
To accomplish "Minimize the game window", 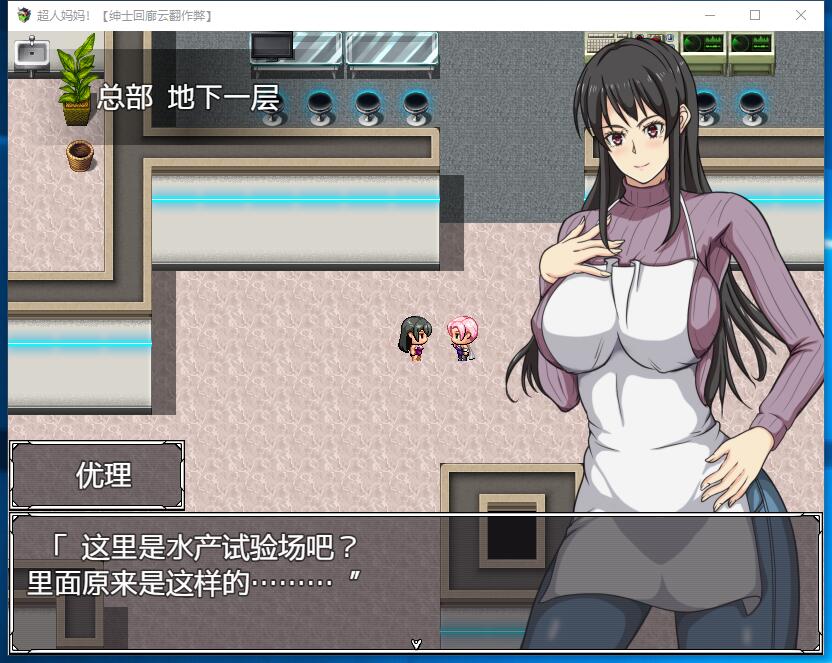I will pos(710,15).
